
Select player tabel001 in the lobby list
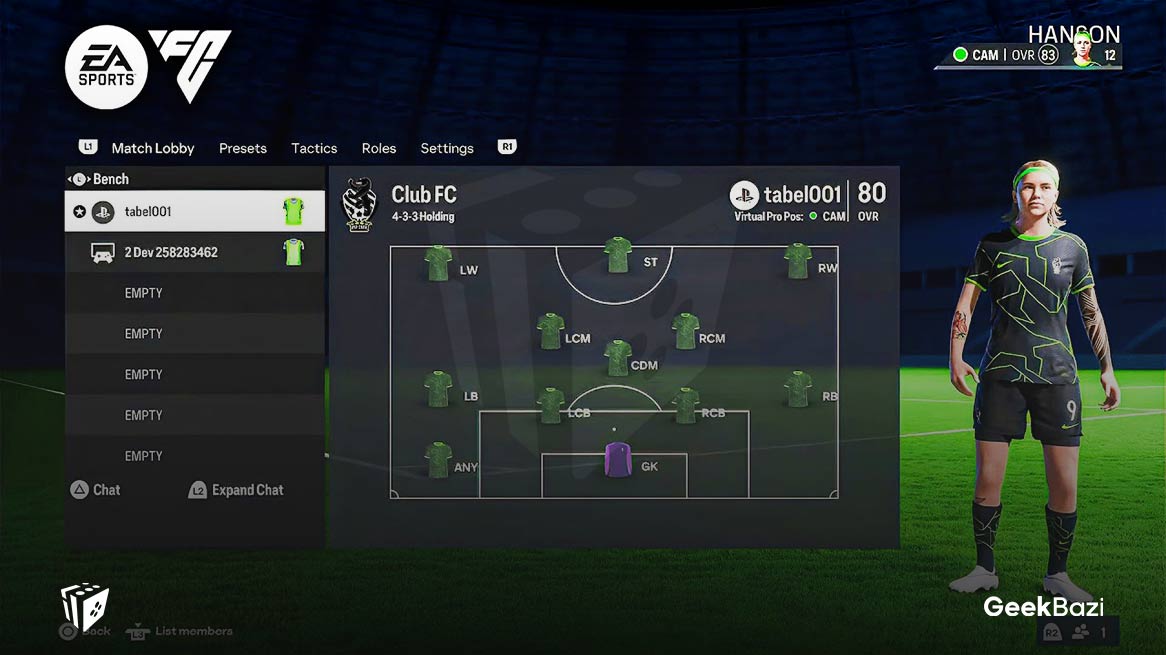coord(195,212)
